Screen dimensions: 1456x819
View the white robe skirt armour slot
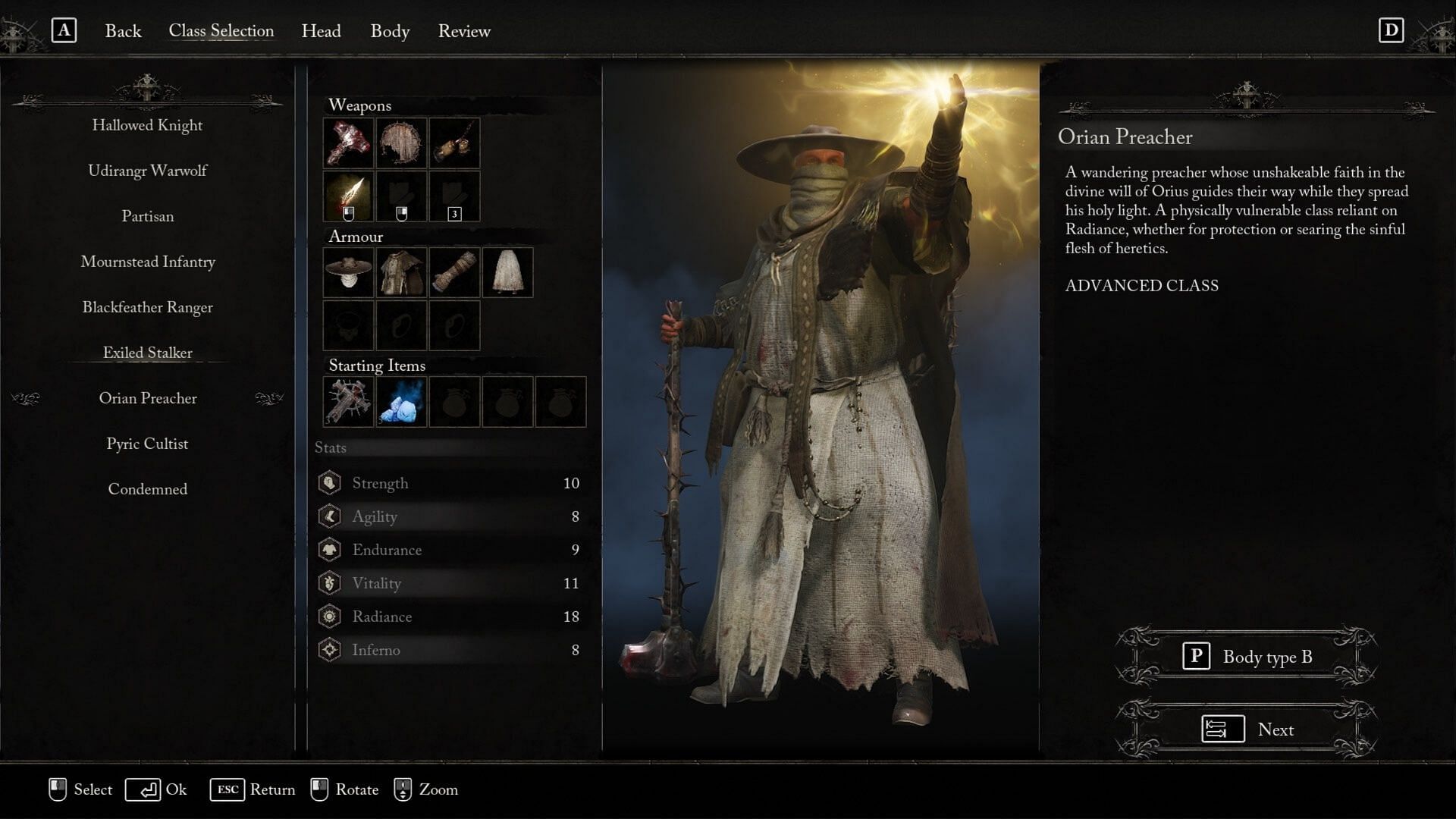click(x=507, y=272)
